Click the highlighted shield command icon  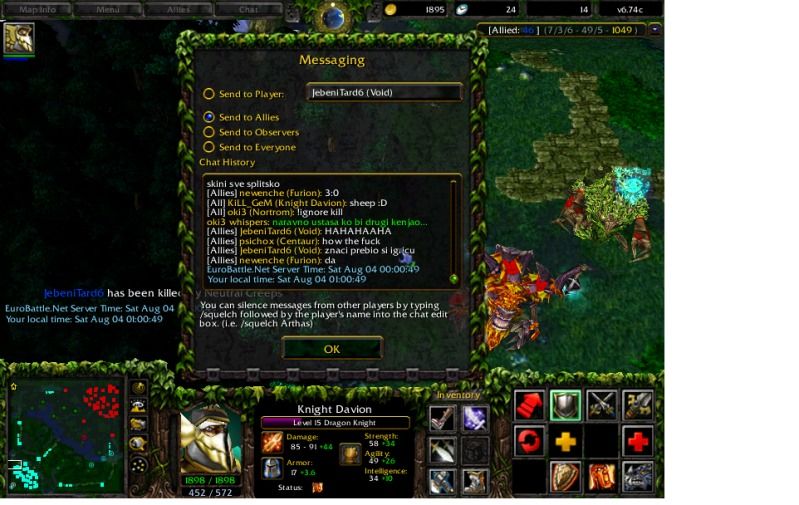(565, 405)
